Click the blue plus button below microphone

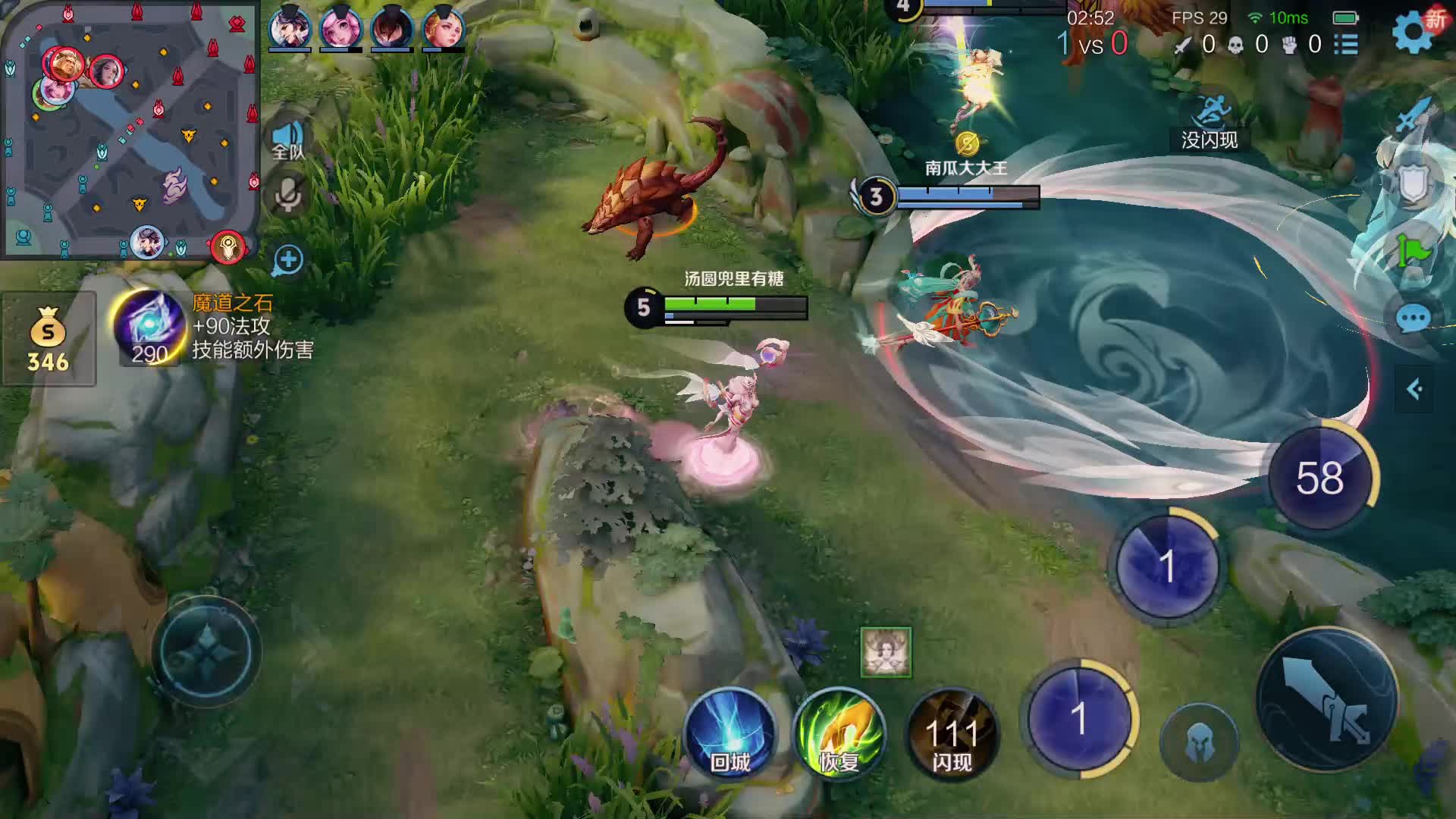click(287, 260)
